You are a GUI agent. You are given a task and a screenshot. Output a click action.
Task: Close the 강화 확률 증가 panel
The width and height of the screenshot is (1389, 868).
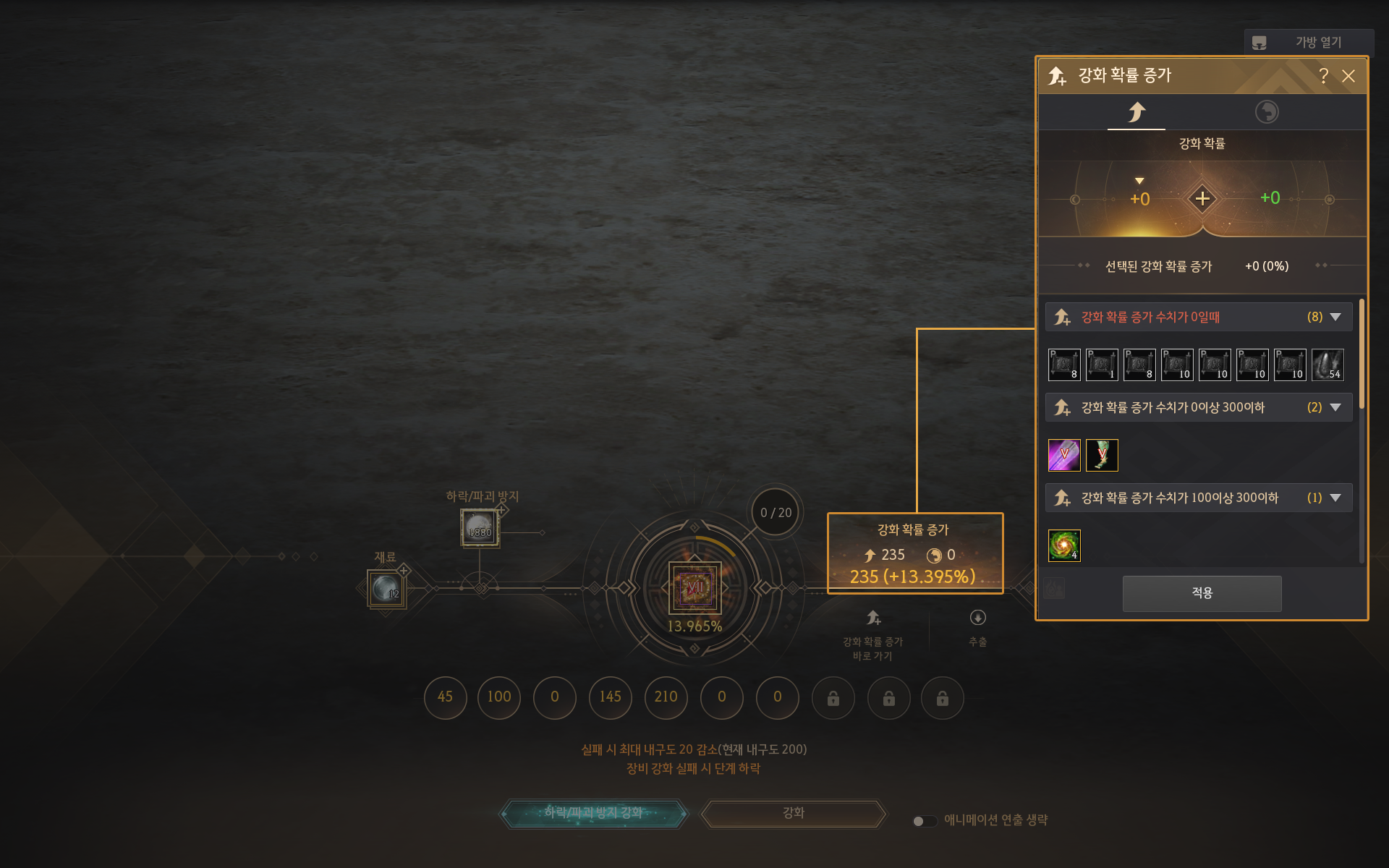point(1348,76)
